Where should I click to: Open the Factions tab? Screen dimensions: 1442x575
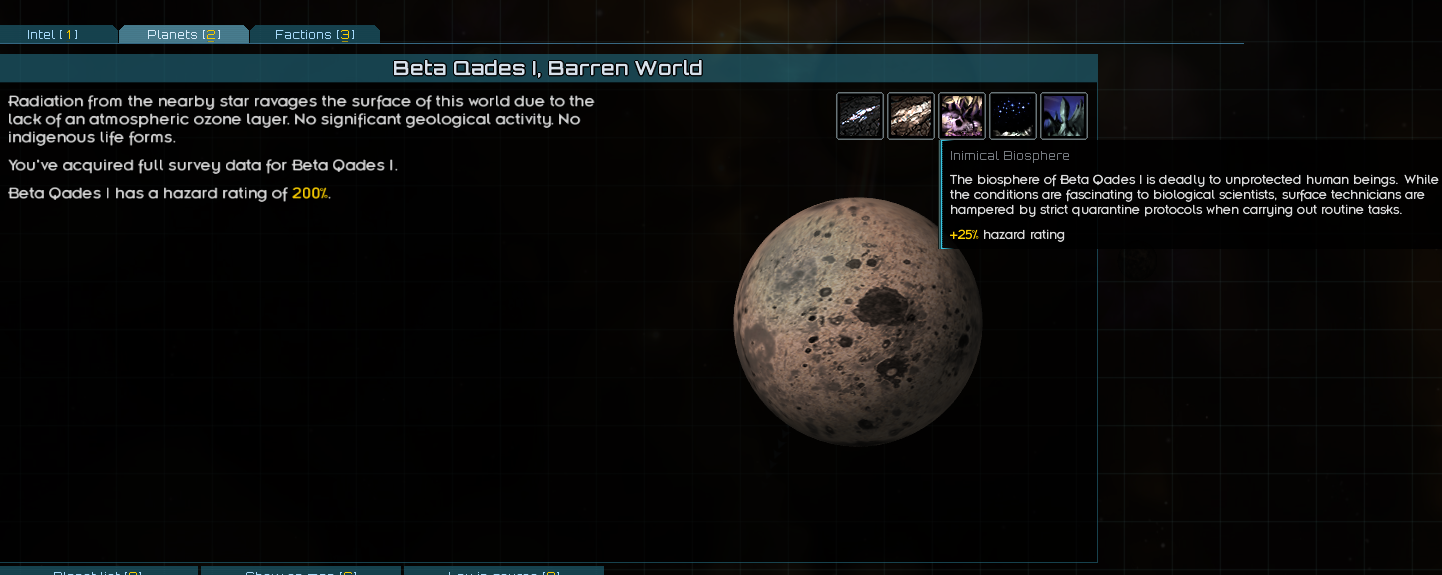tap(314, 35)
